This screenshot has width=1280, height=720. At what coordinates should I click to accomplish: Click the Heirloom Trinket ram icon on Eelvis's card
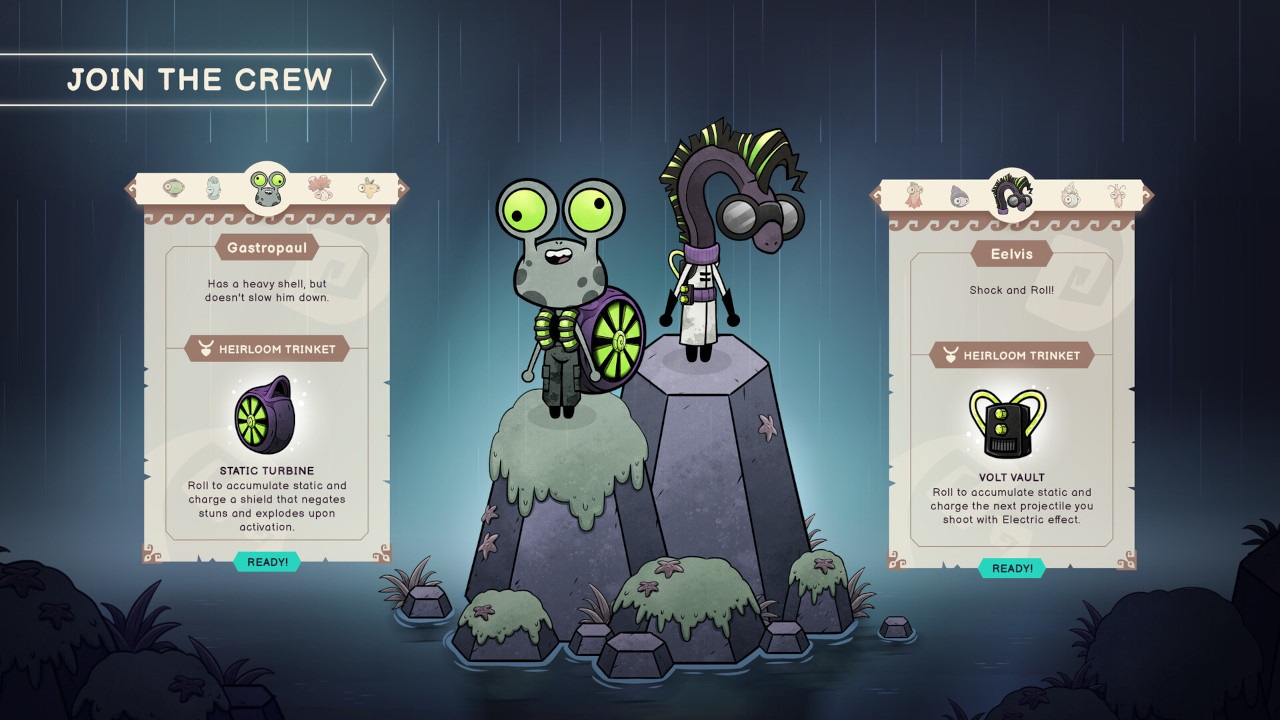tap(951, 355)
